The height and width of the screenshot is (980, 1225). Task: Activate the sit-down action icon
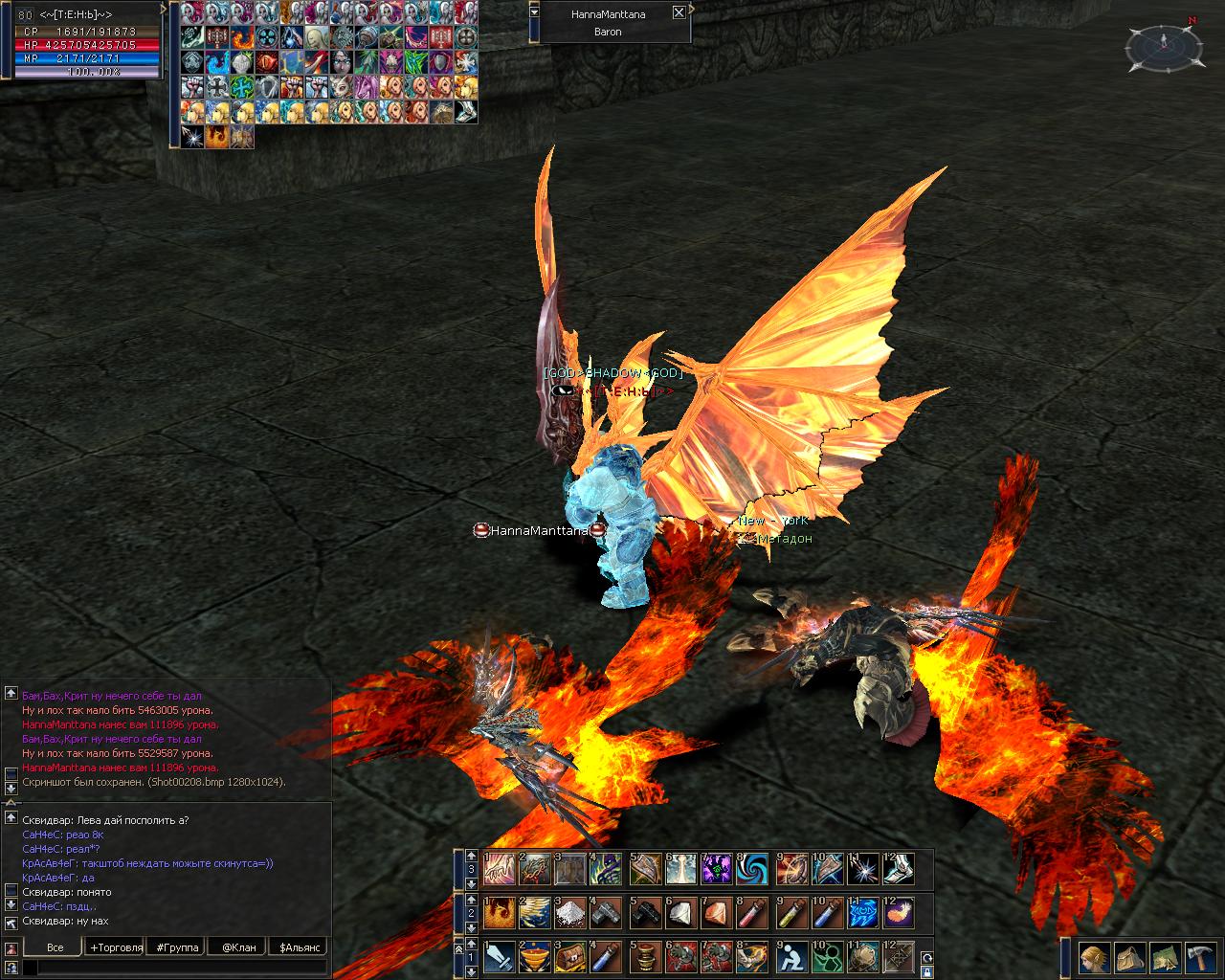point(791,957)
